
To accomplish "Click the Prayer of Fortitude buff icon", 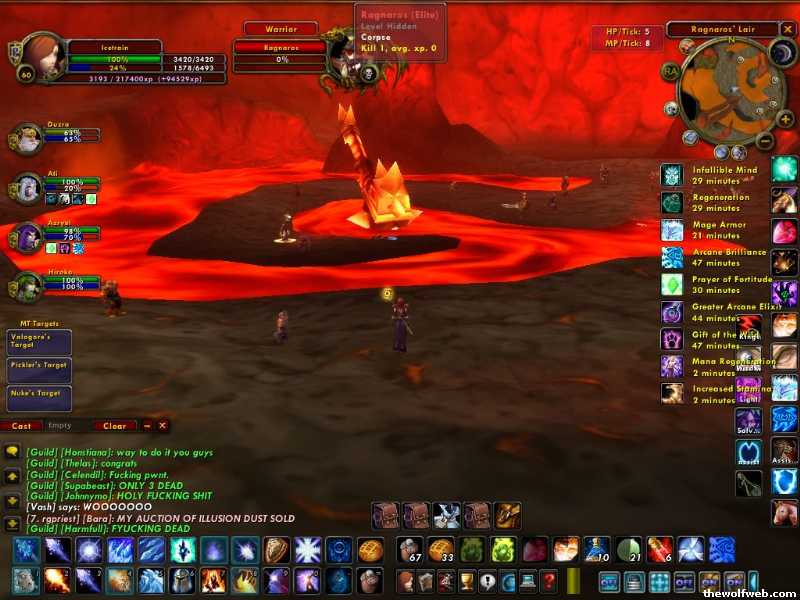I will coord(672,284).
